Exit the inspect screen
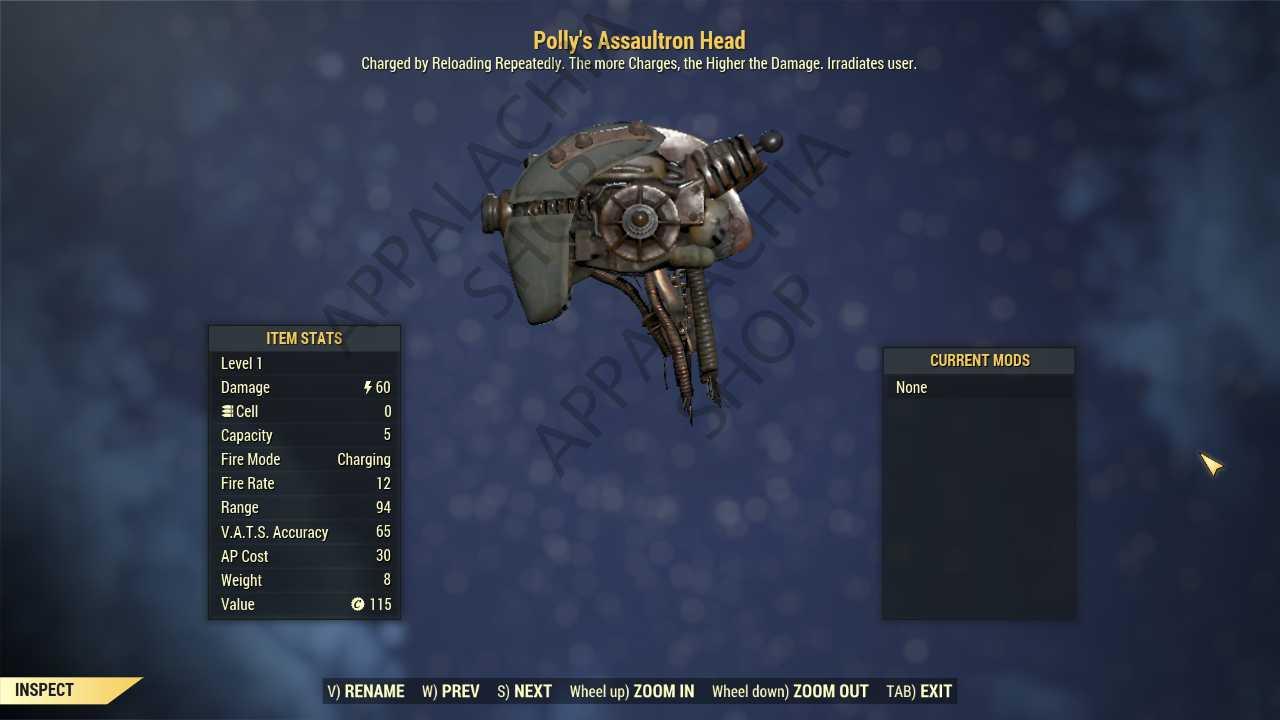The height and width of the screenshot is (720, 1280). click(919, 691)
